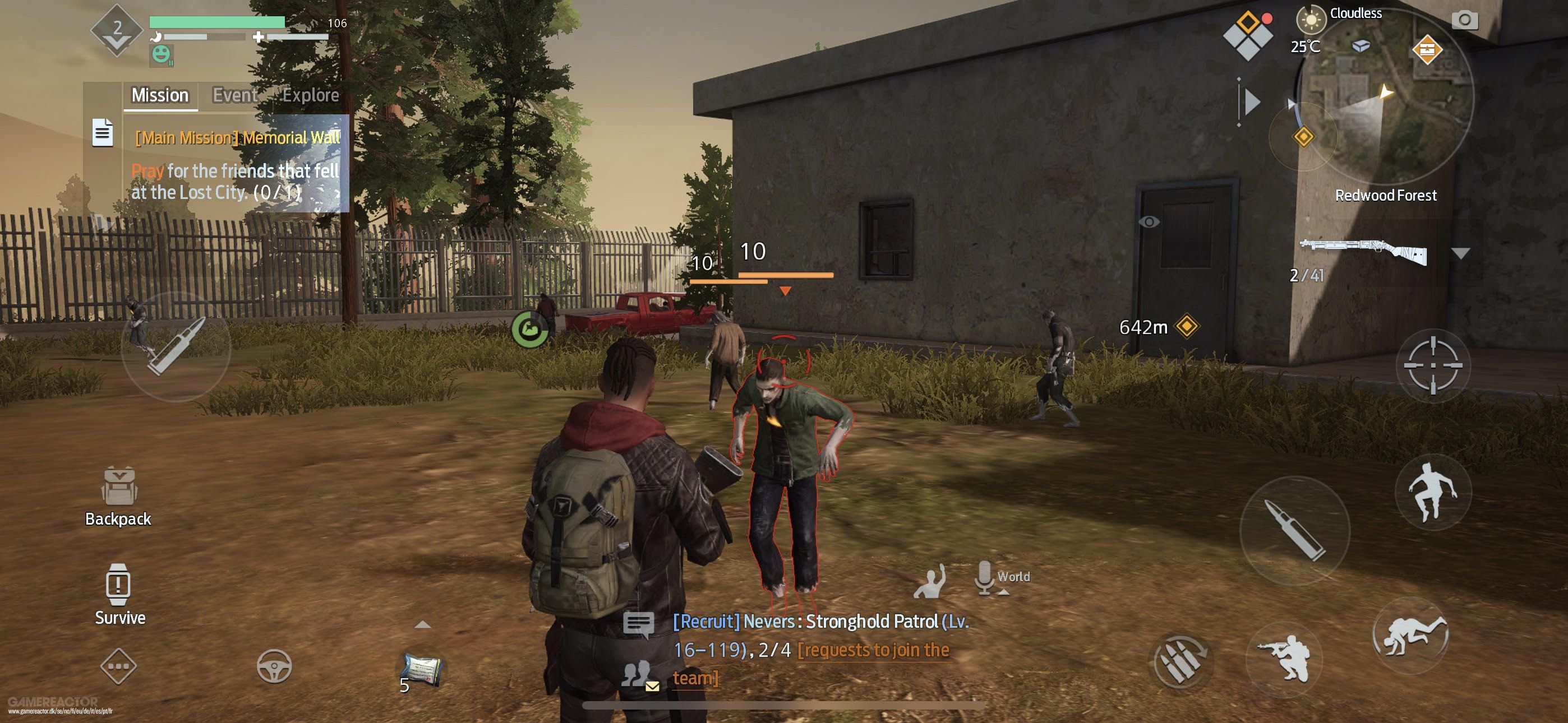Reload with the ammo reload button

coord(1180,661)
